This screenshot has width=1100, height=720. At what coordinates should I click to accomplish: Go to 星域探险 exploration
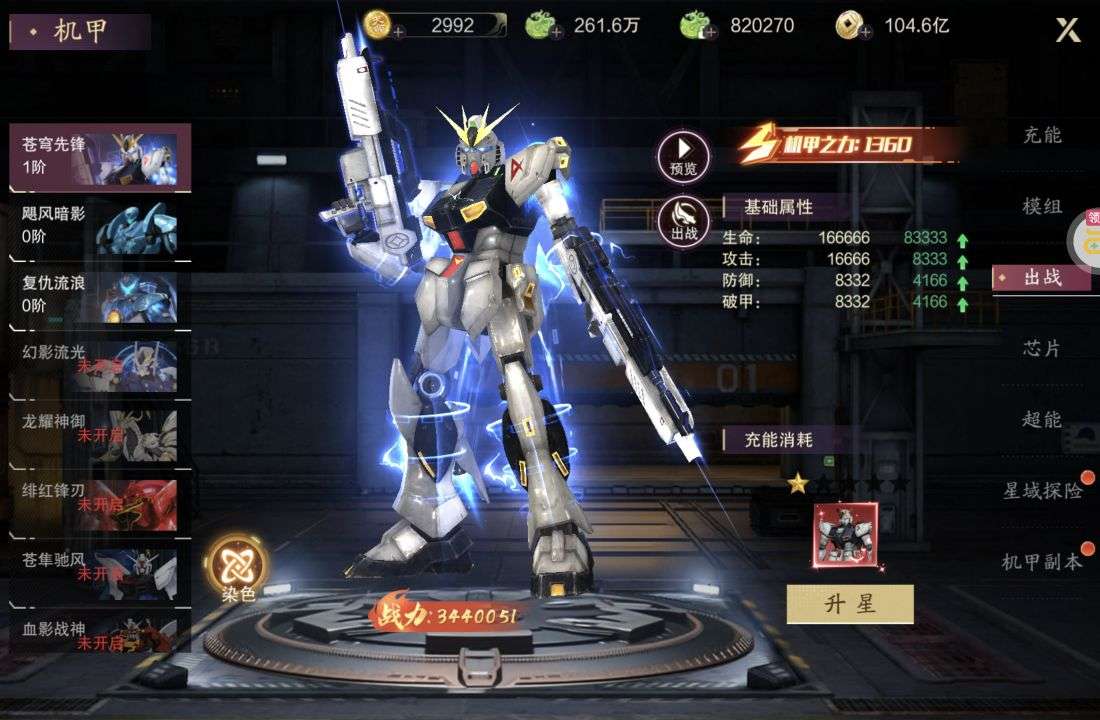pos(1043,490)
